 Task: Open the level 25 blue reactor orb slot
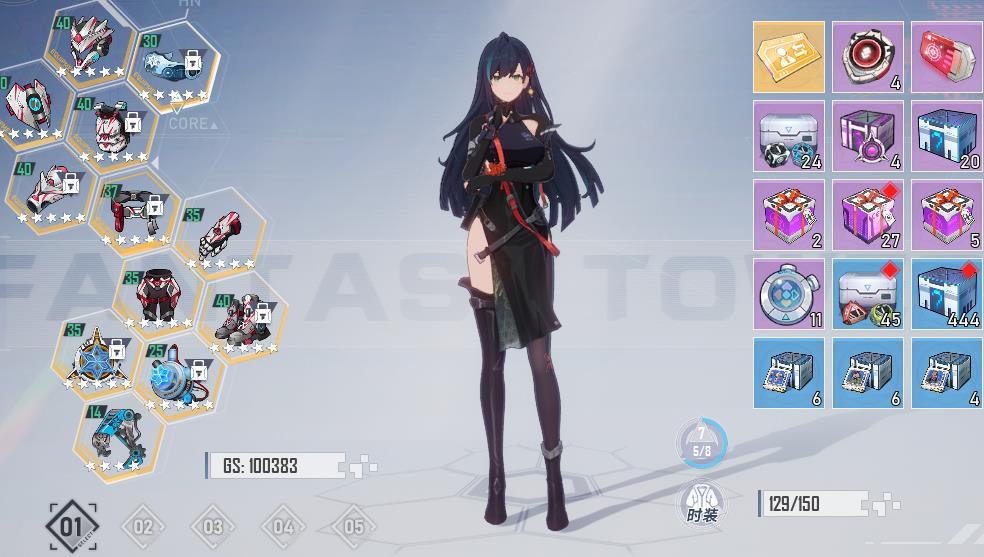[179, 377]
